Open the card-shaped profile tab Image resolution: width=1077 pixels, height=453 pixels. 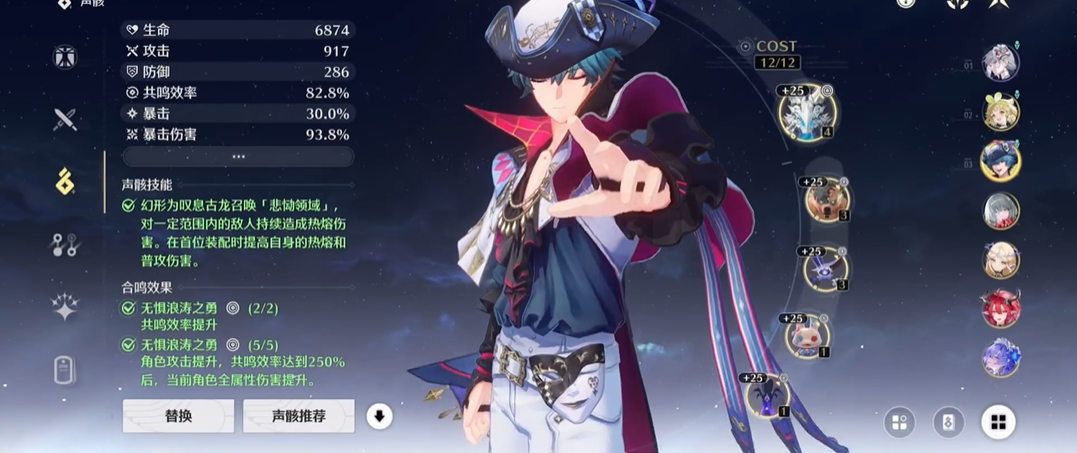pos(66,370)
